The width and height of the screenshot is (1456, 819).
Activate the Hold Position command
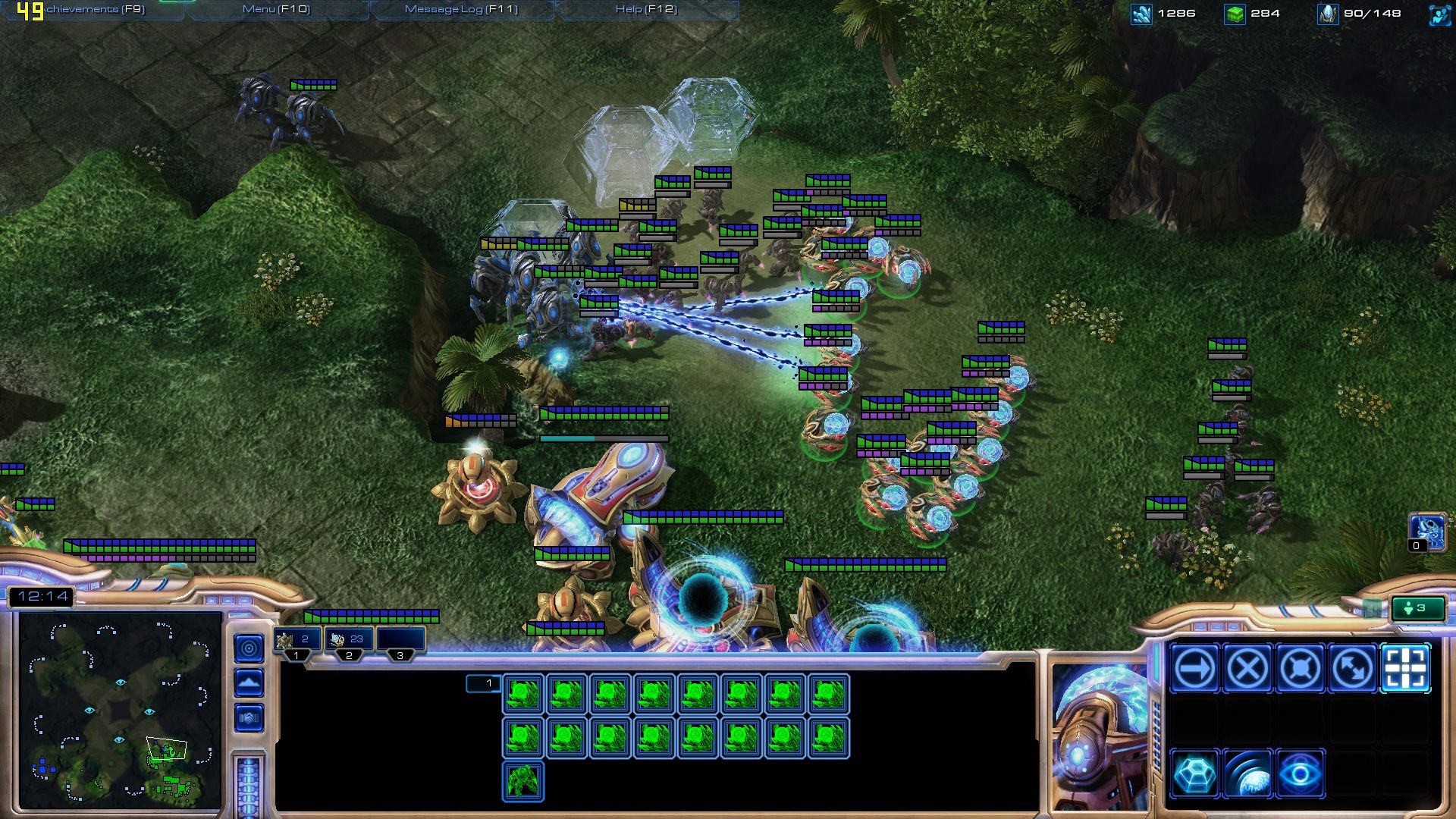(x=1300, y=668)
